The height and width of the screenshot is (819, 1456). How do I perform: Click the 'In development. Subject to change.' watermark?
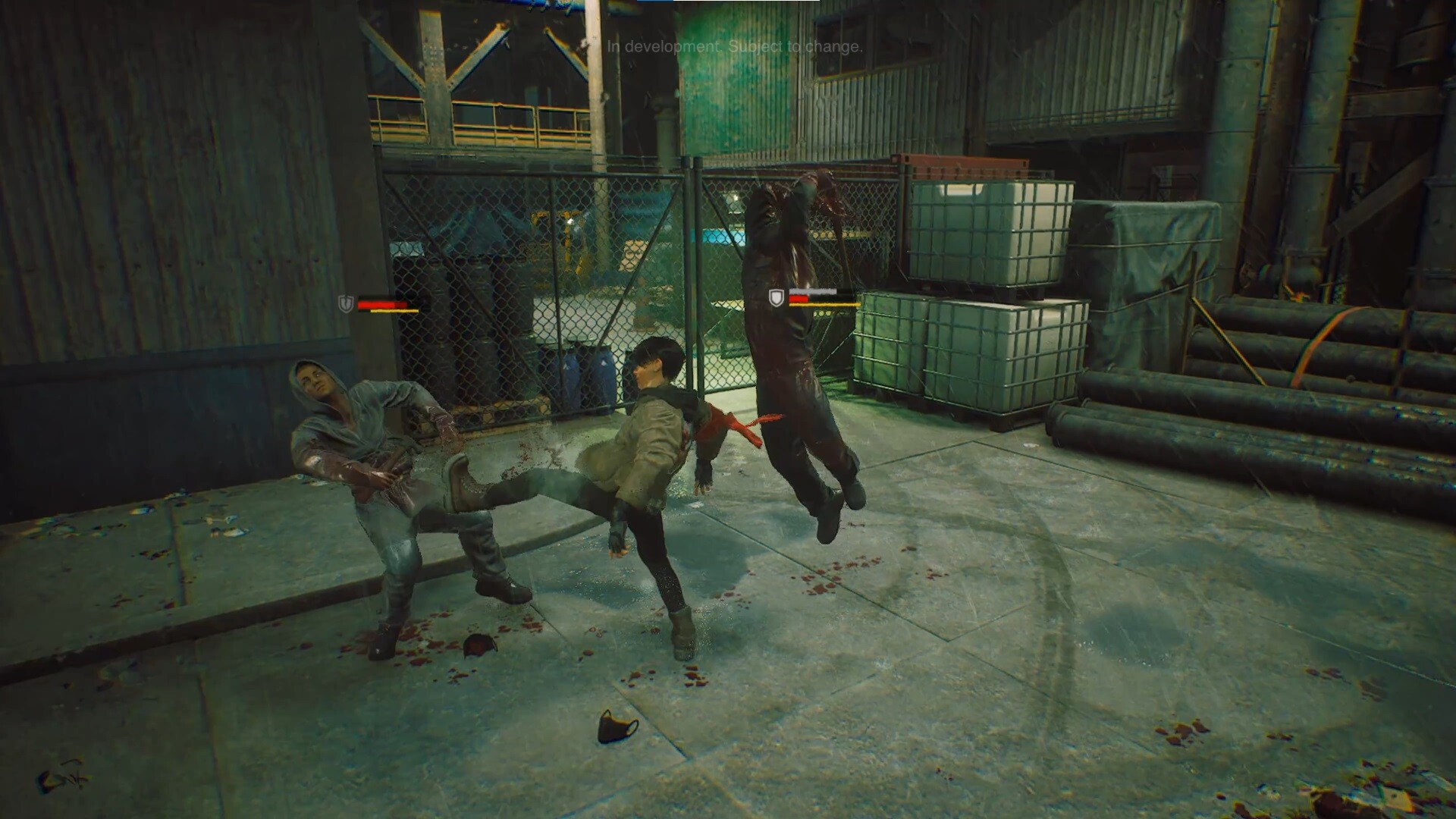click(x=733, y=47)
